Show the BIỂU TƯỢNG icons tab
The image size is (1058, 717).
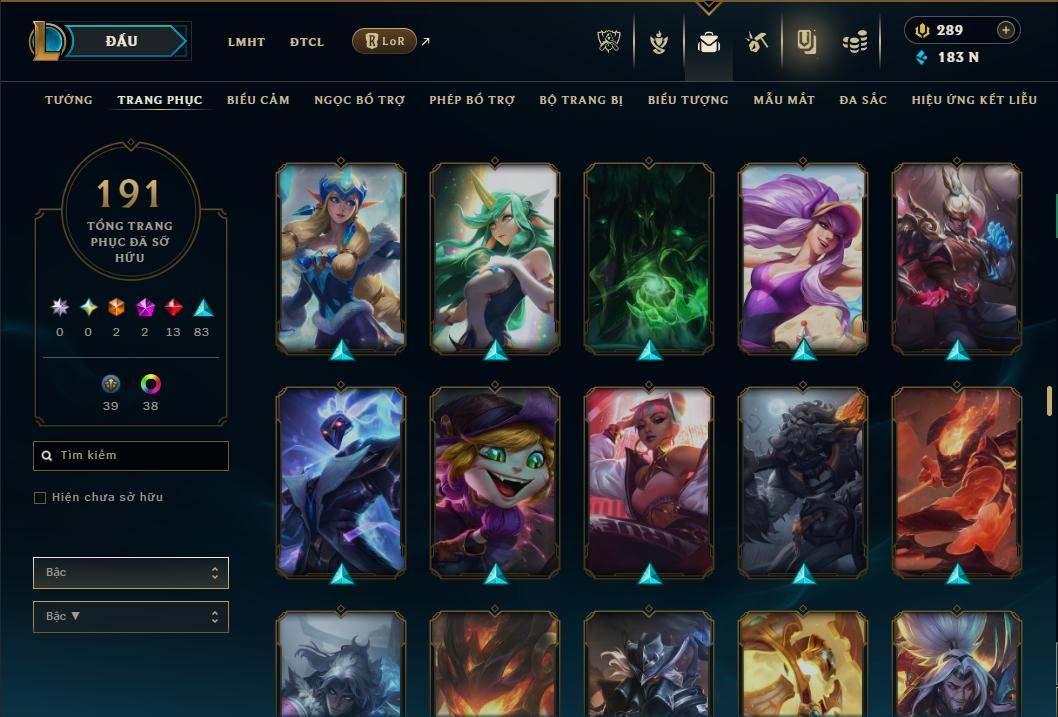688,100
